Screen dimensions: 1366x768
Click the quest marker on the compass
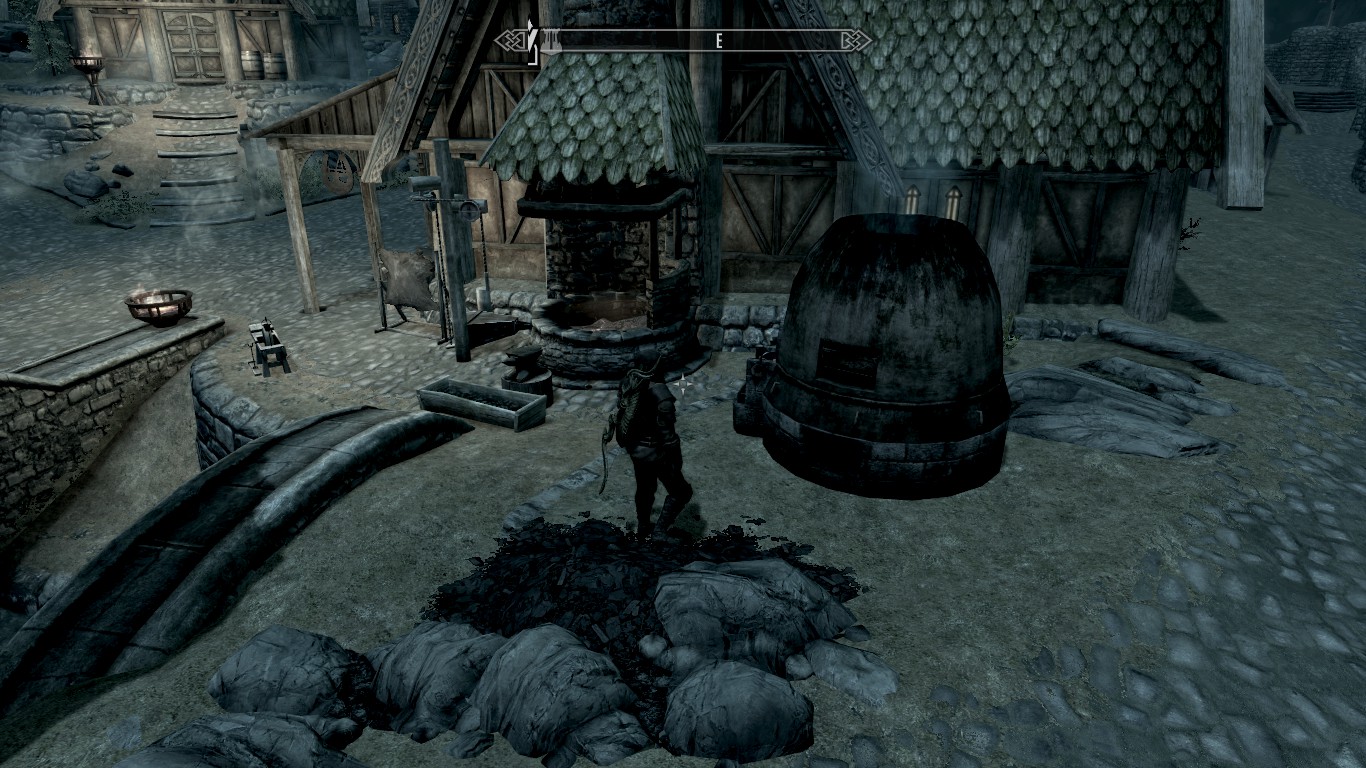point(532,42)
